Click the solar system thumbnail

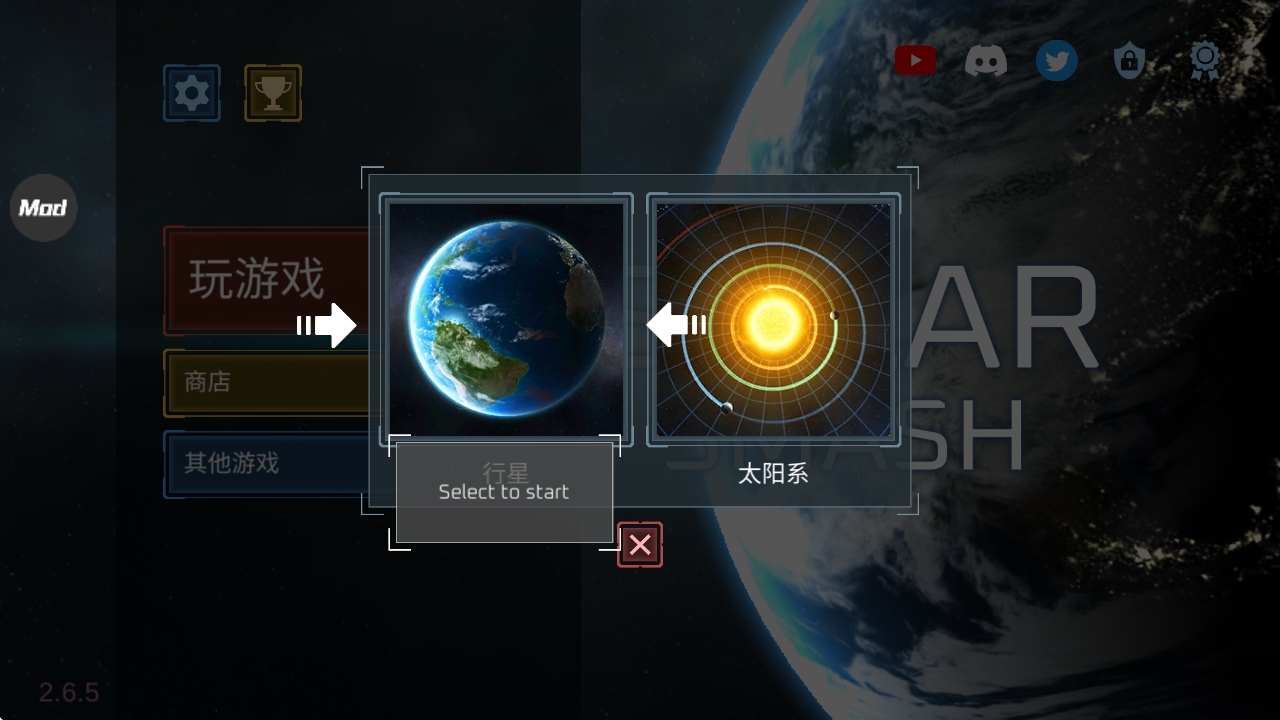click(x=773, y=318)
